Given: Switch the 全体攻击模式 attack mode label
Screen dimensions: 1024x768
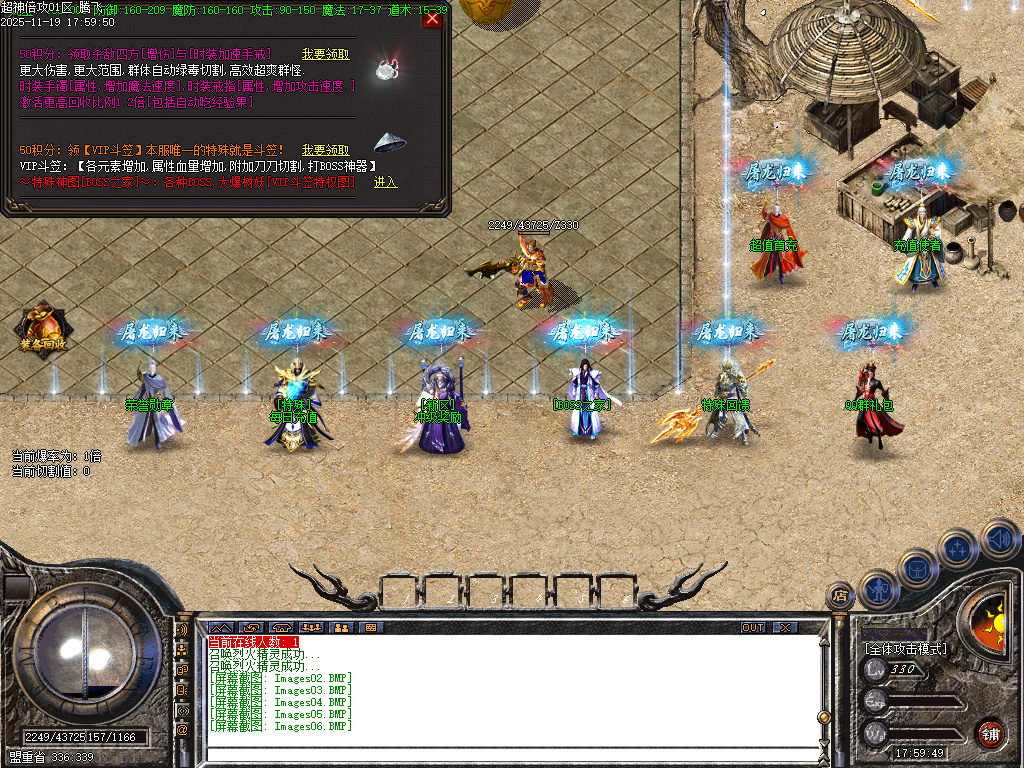Looking at the screenshot, I should 906,648.
